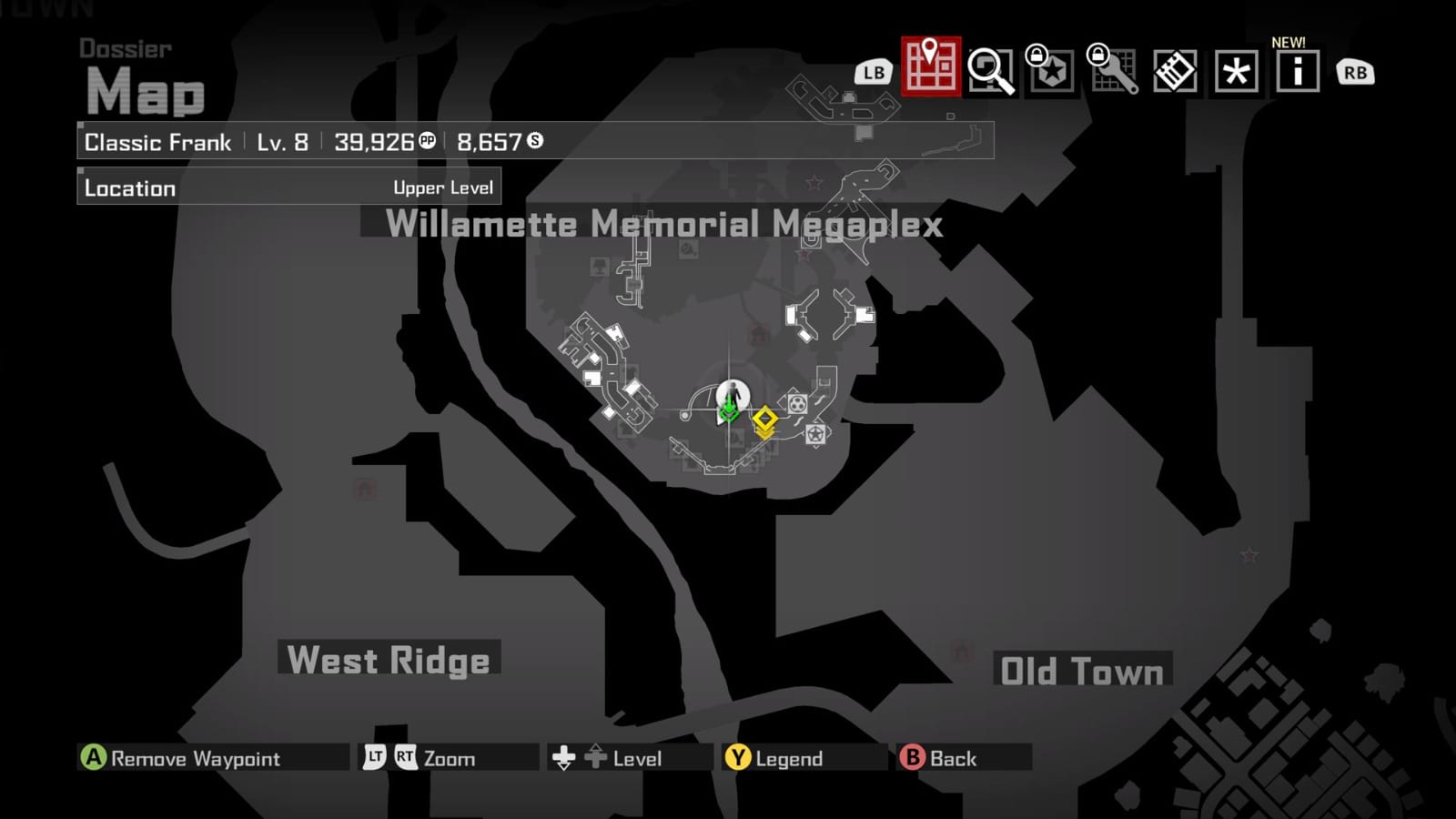
Task: Switch to the ticket stub tab
Action: [1175, 71]
